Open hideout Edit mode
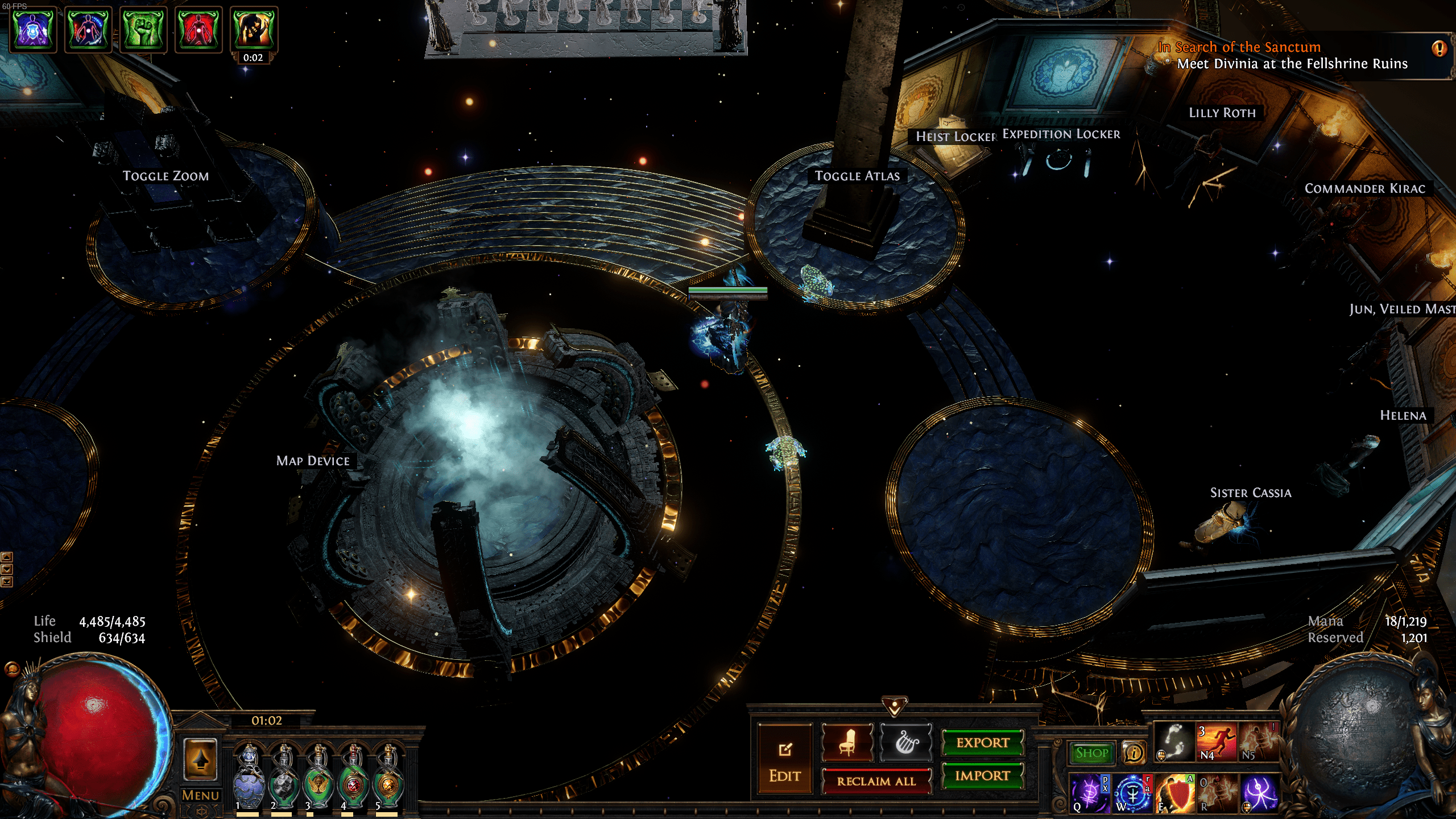Image resolution: width=1456 pixels, height=819 pixels. coord(785,760)
